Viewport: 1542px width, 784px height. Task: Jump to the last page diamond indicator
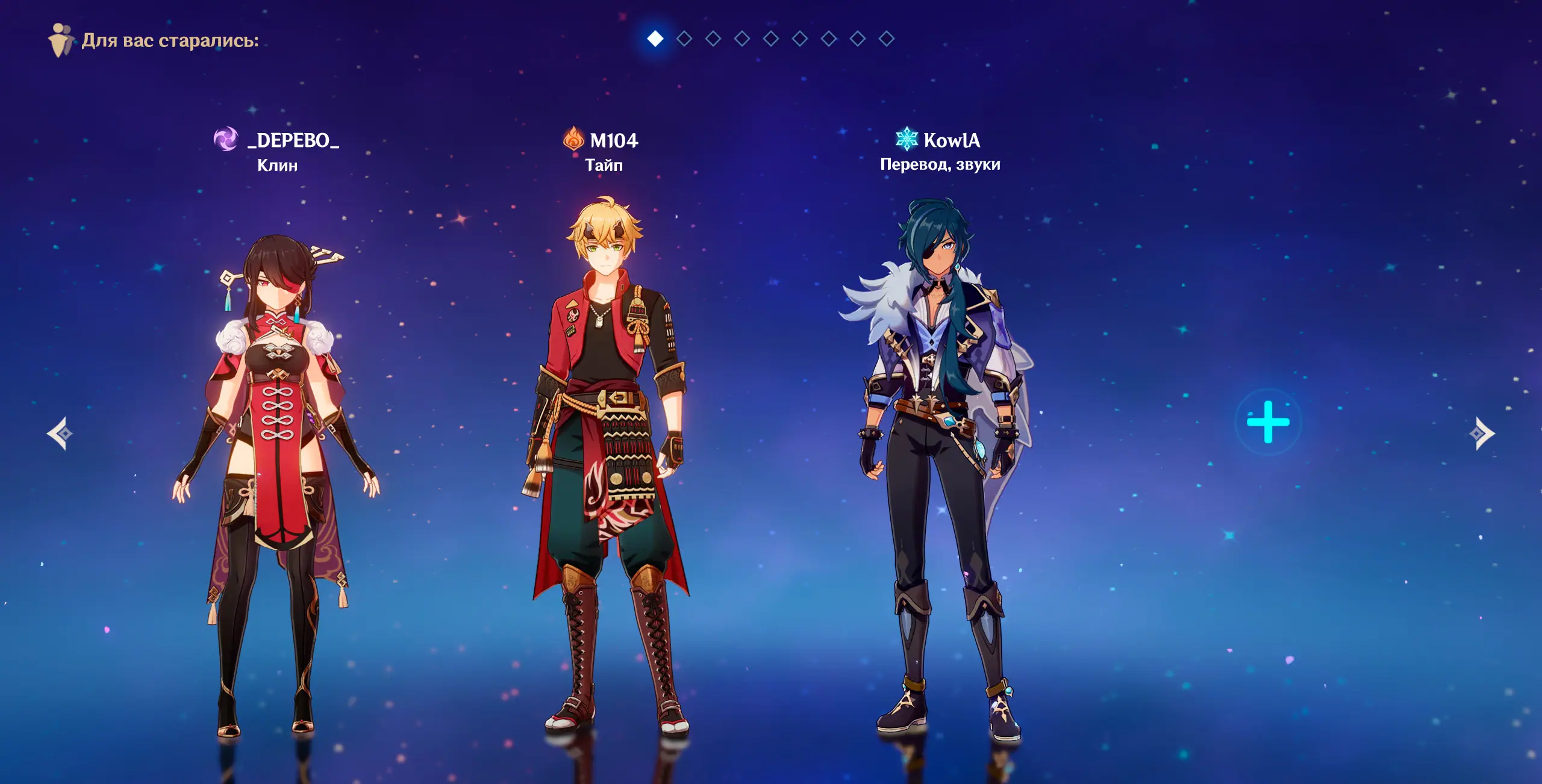pos(886,39)
